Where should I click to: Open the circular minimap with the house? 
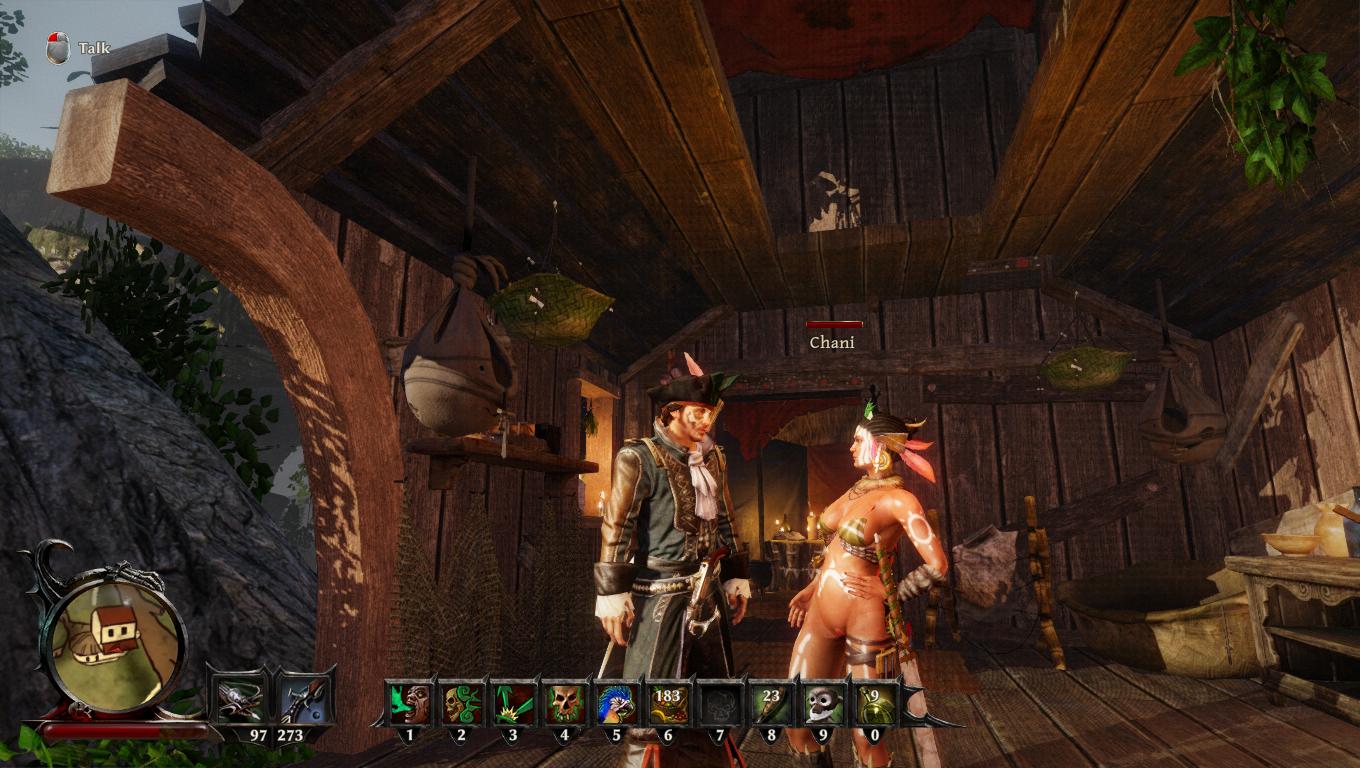click(116, 640)
